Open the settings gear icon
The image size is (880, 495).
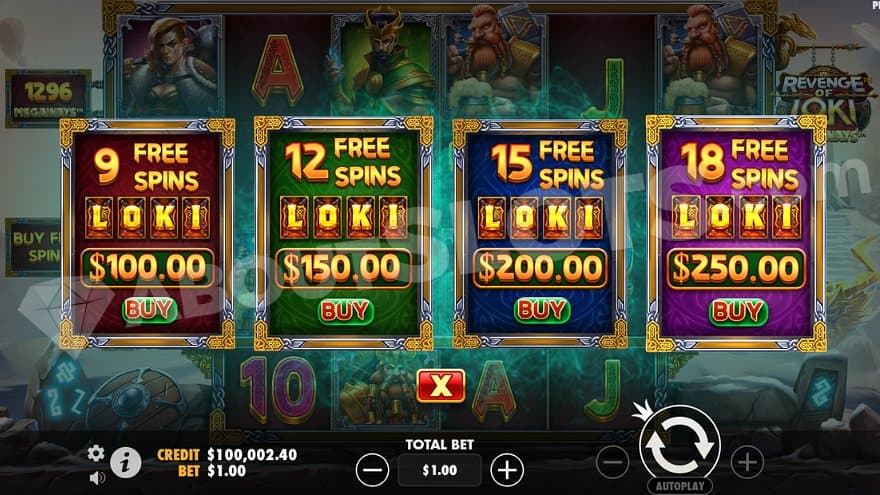click(x=96, y=453)
